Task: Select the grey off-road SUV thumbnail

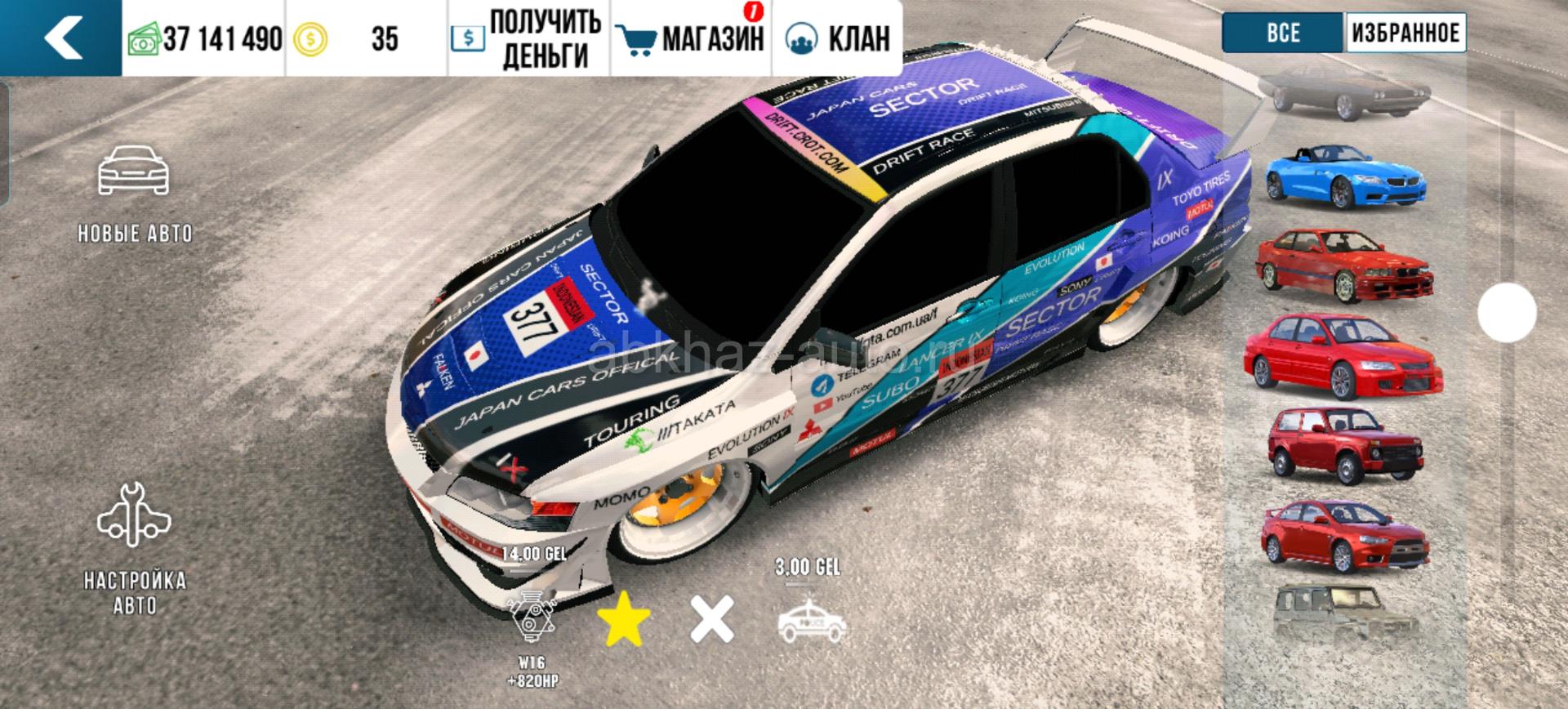Action: pos(1344,614)
